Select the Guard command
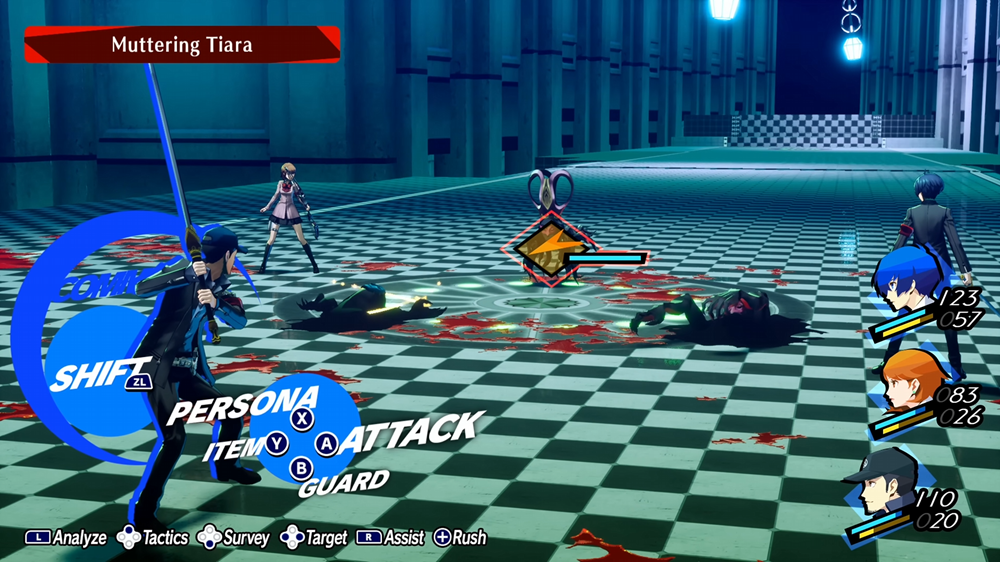The image size is (1000, 562). click(x=343, y=484)
